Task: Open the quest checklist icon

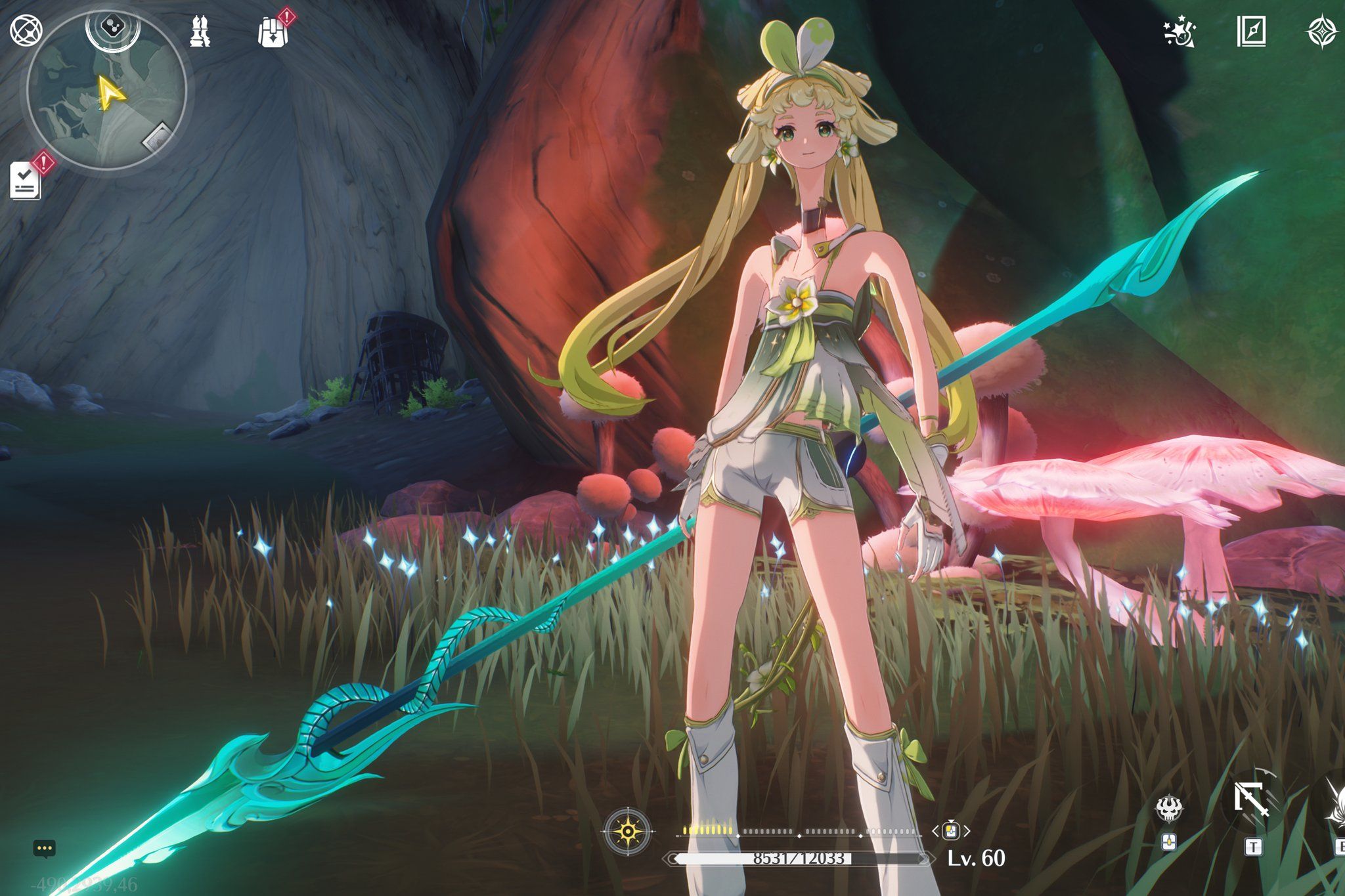Action: (26, 181)
